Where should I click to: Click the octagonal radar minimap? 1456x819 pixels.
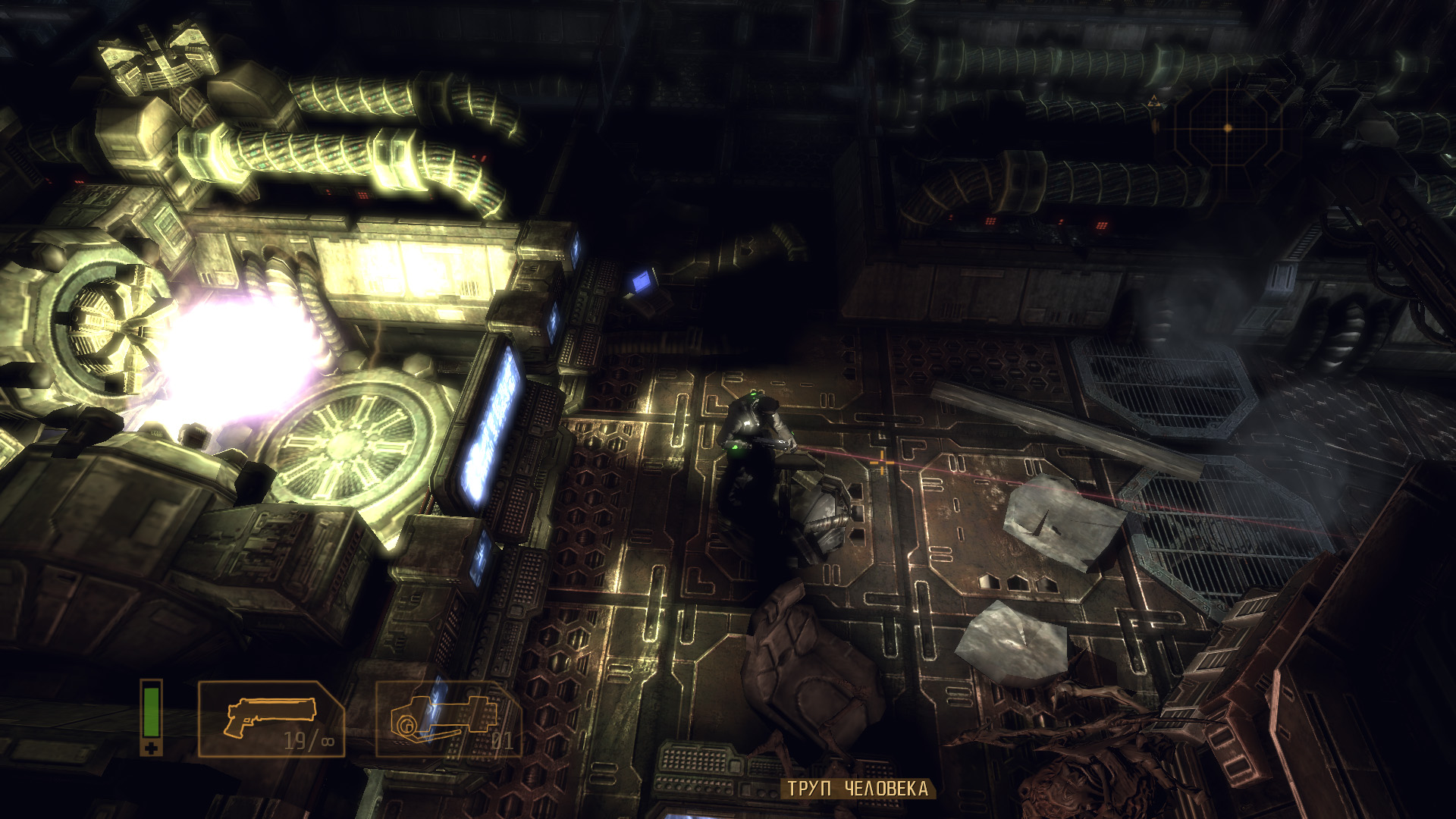(x=1228, y=128)
